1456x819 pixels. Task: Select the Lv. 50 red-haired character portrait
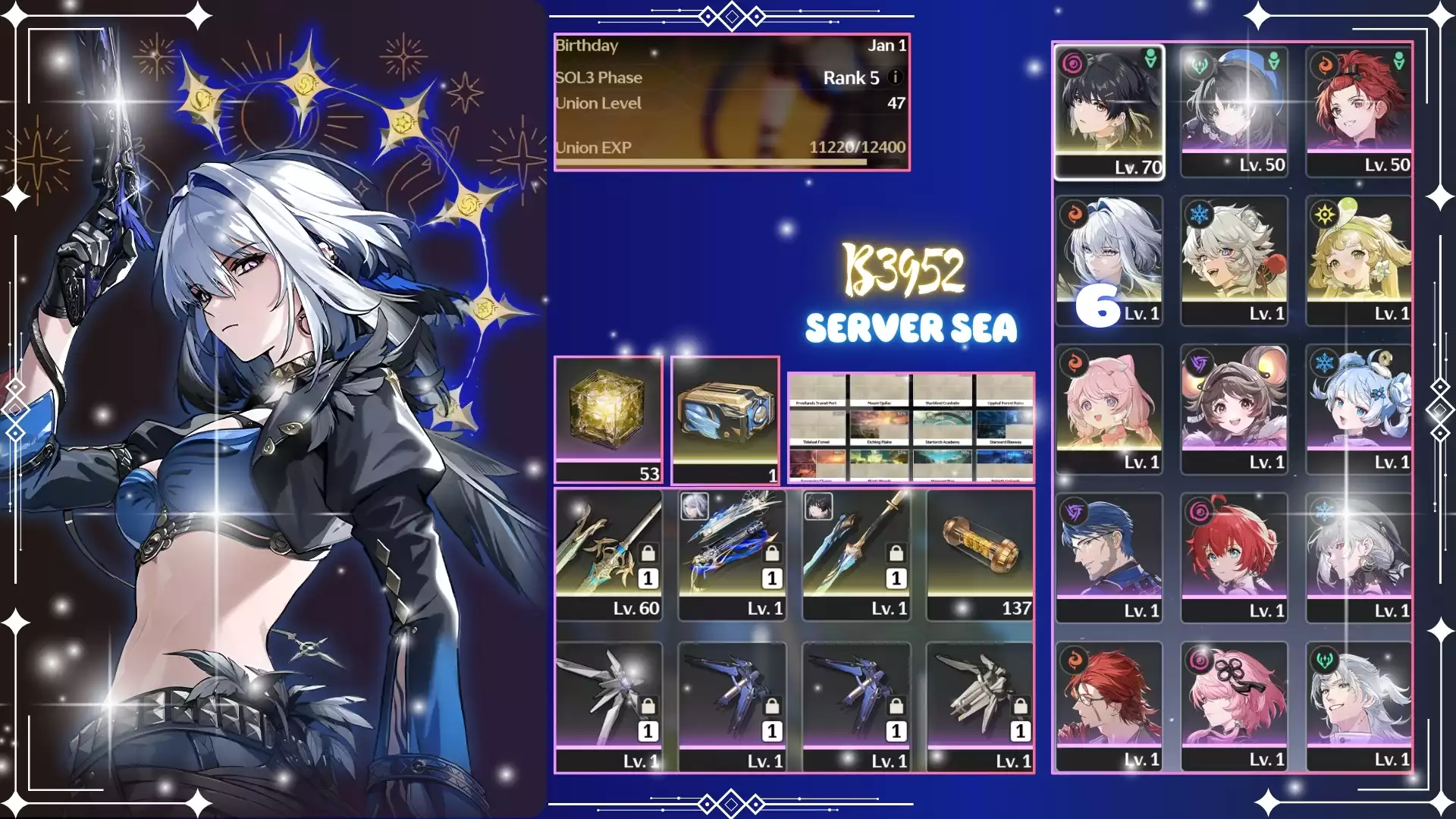[1358, 111]
